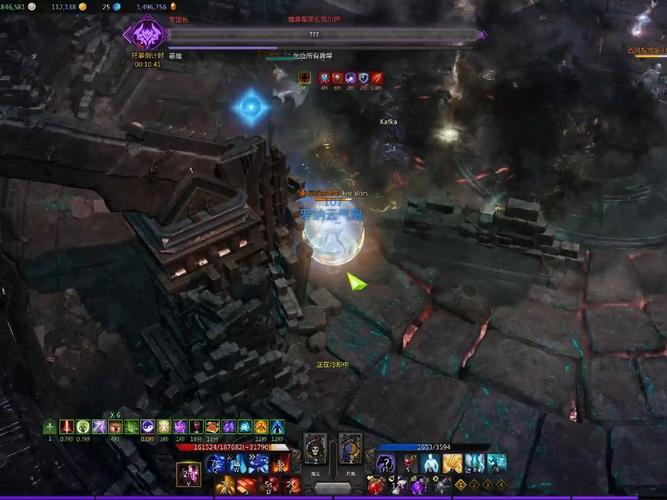Click the gold coin currency icon
The height and width of the screenshot is (500, 667).
[82, 6]
